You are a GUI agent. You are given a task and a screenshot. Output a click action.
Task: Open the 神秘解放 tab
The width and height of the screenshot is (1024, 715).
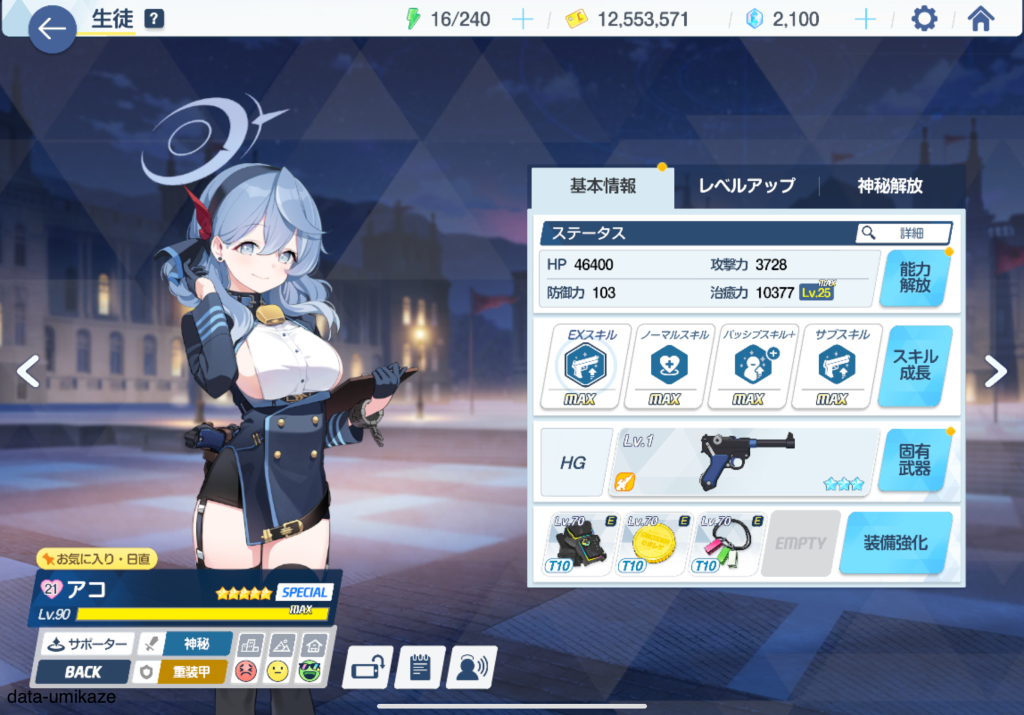(889, 186)
